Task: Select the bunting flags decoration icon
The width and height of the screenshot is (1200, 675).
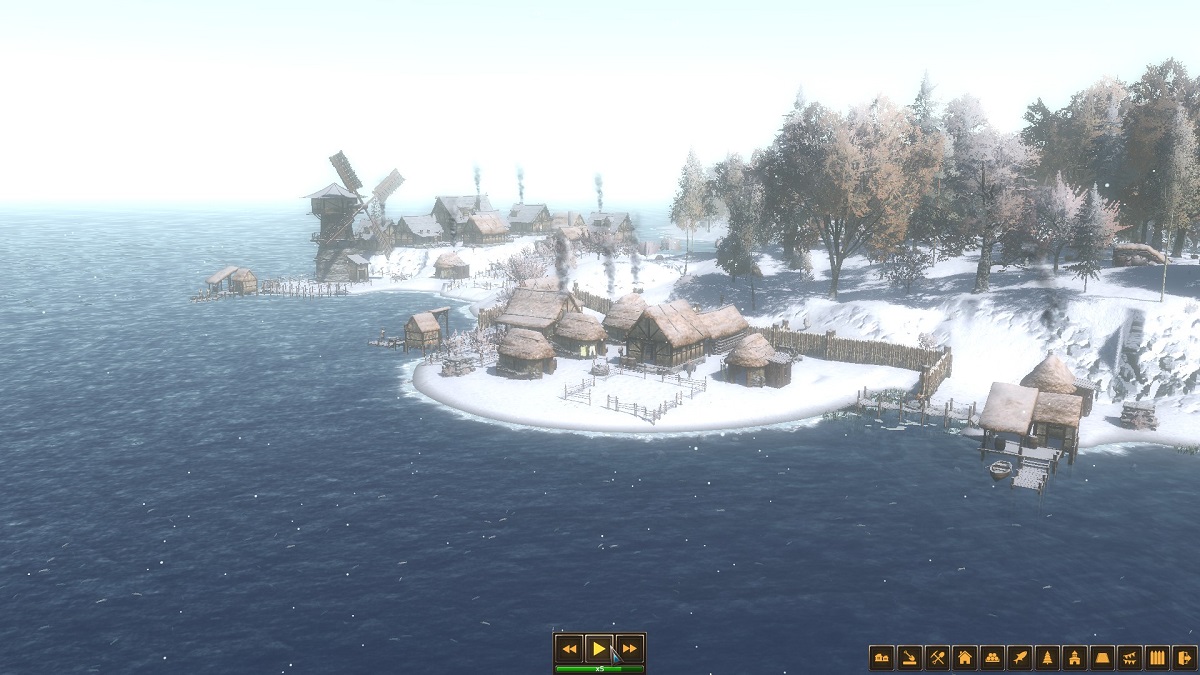Action: click(1129, 658)
